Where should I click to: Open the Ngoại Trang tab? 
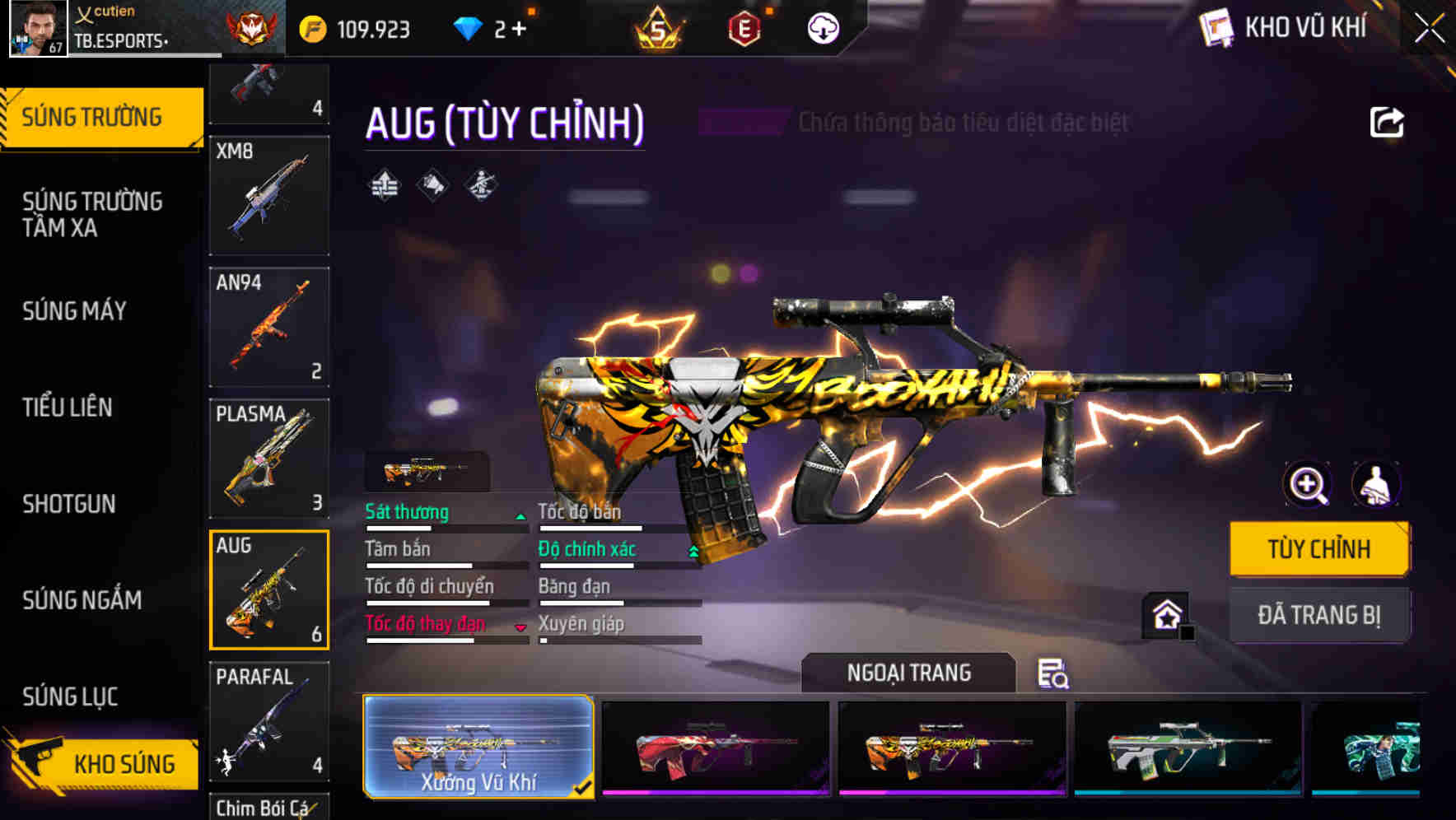[908, 673]
